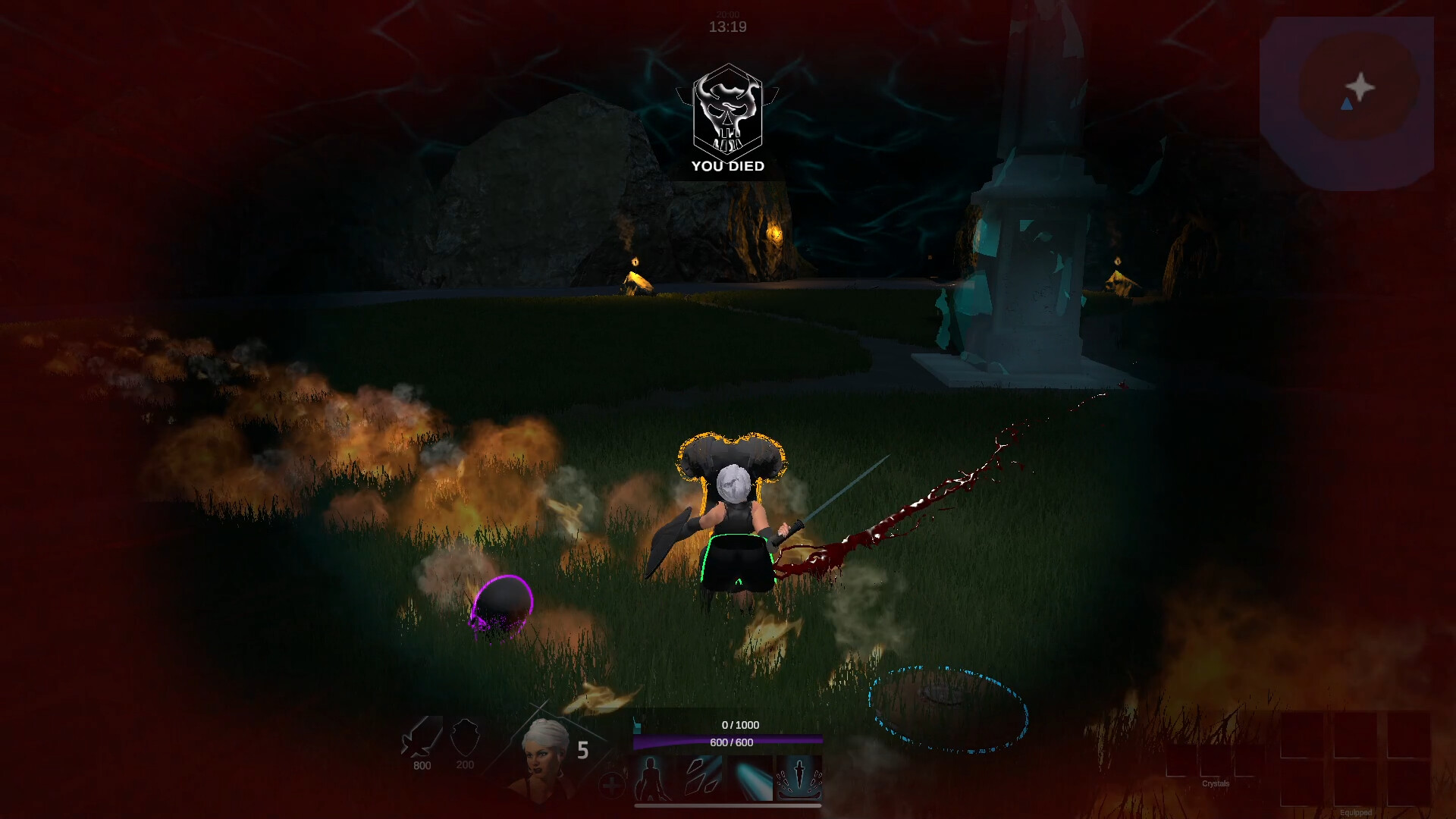Click the YOU DIED label
Screen dimensions: 1456x819
click(726, 166)
